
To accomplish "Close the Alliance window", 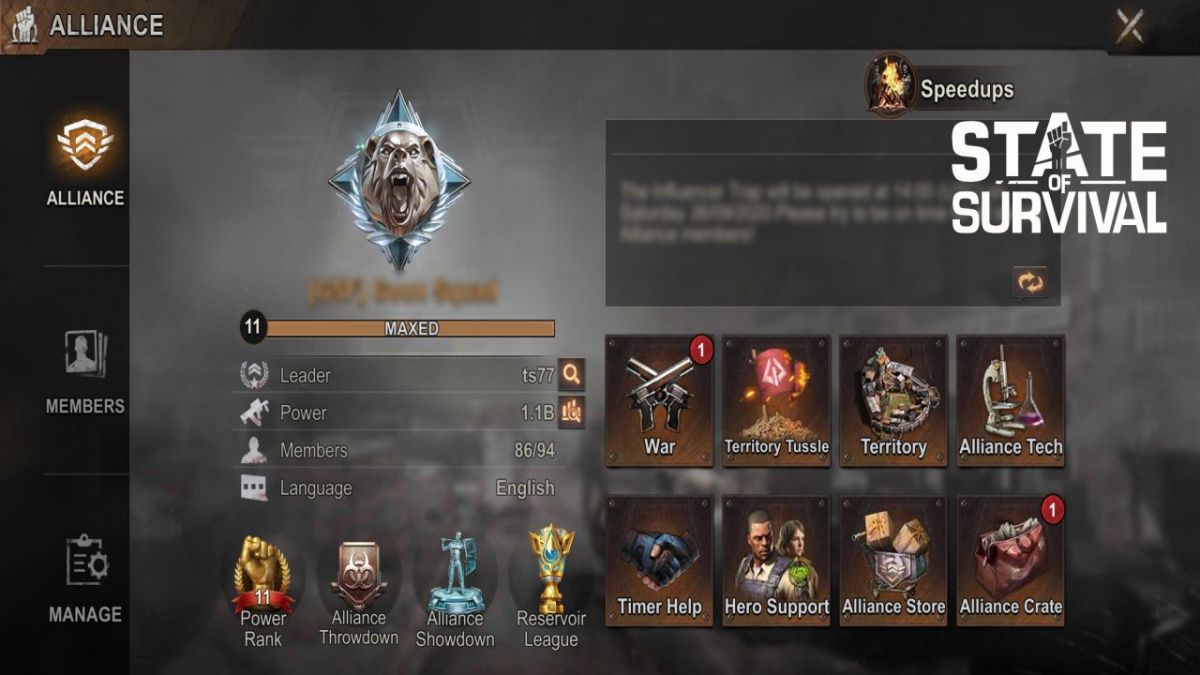I will (1130, 26).
